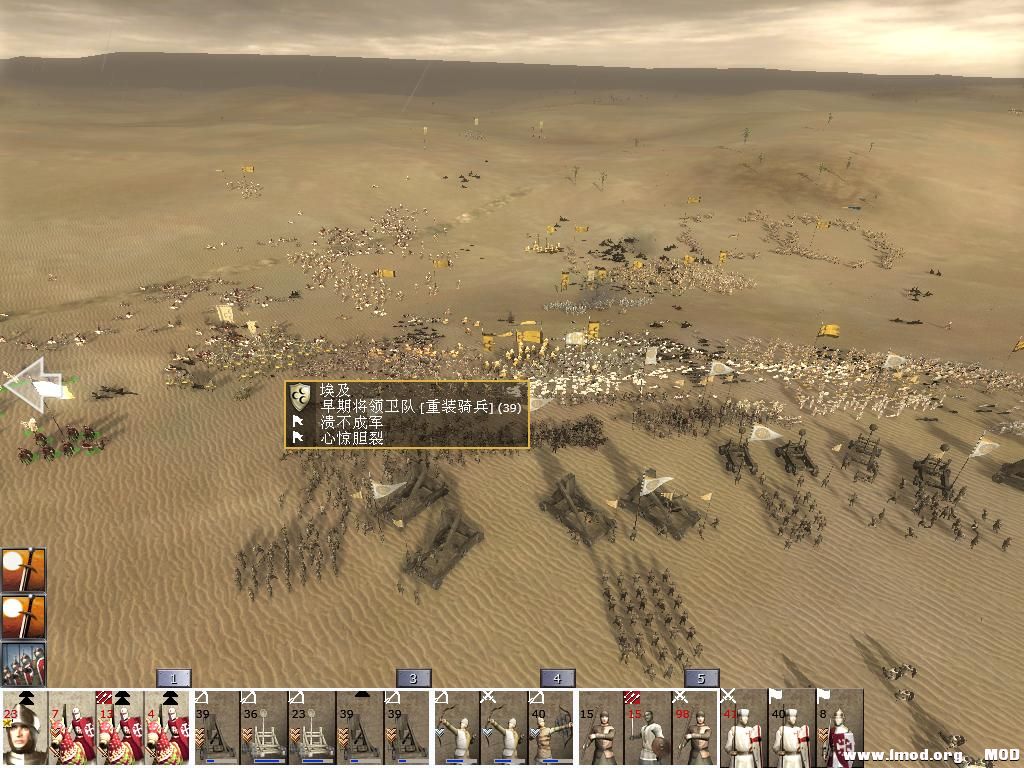Select the siege engine card with 36 crew
This screenshot has width=1024, height=768.
click(x=264, y=729)
